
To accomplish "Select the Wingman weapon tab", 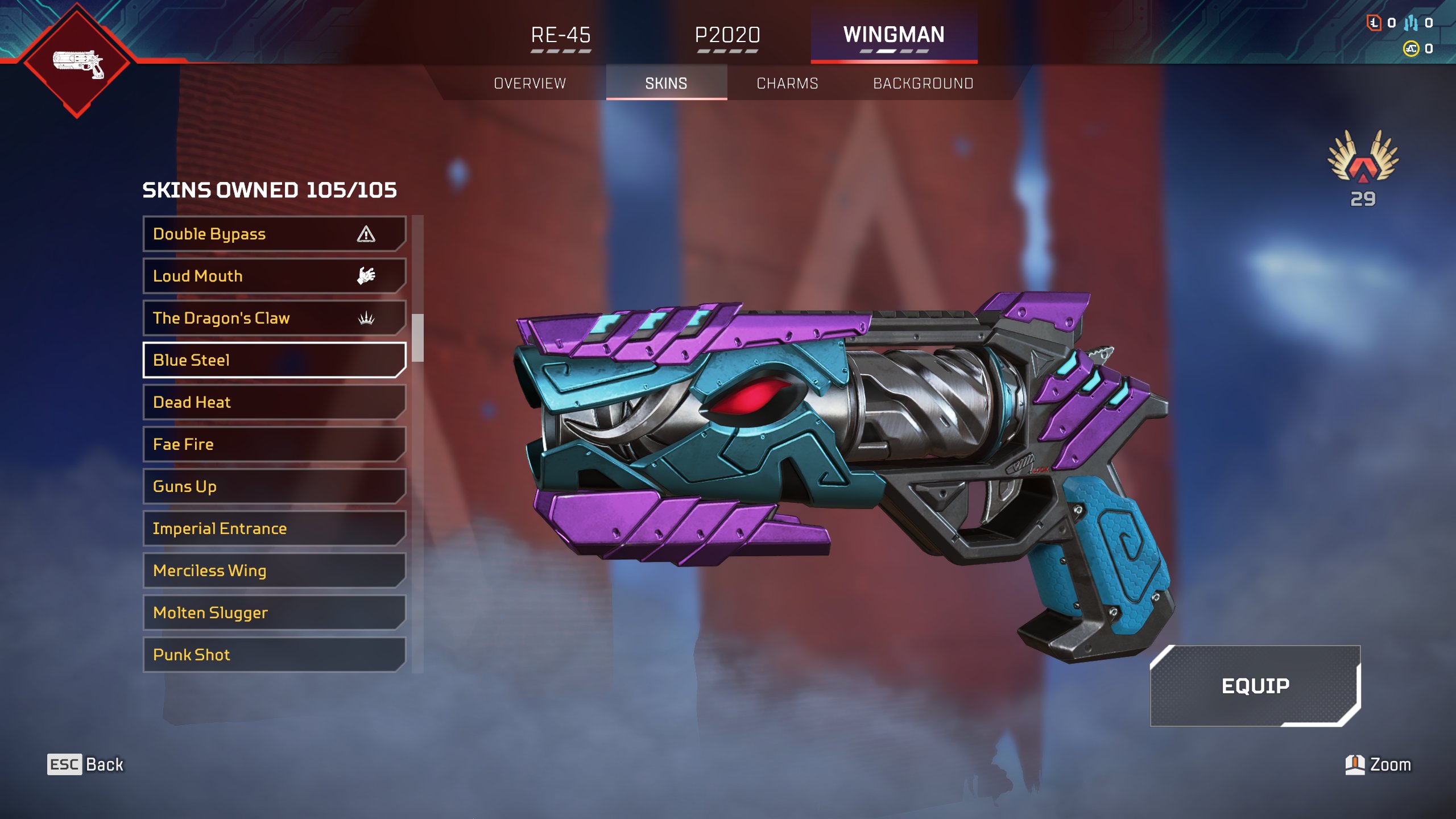I will 894,35.
